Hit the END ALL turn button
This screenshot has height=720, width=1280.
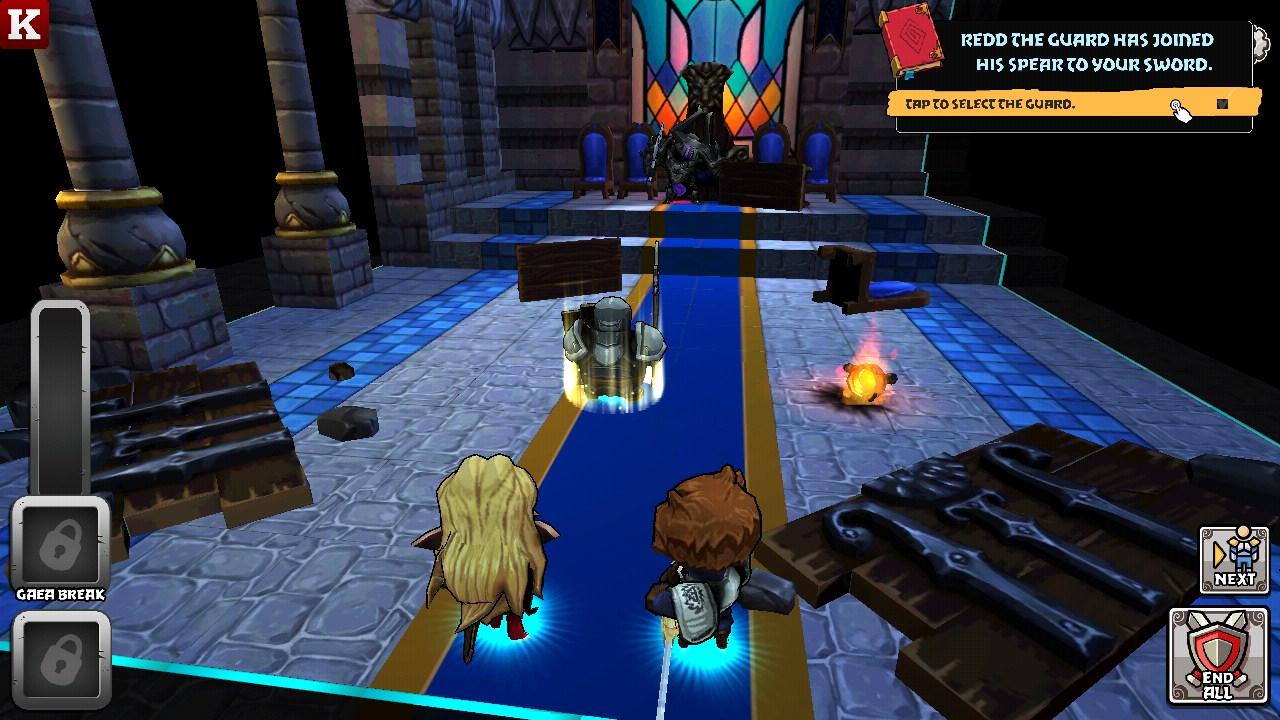coord(1218,656)
